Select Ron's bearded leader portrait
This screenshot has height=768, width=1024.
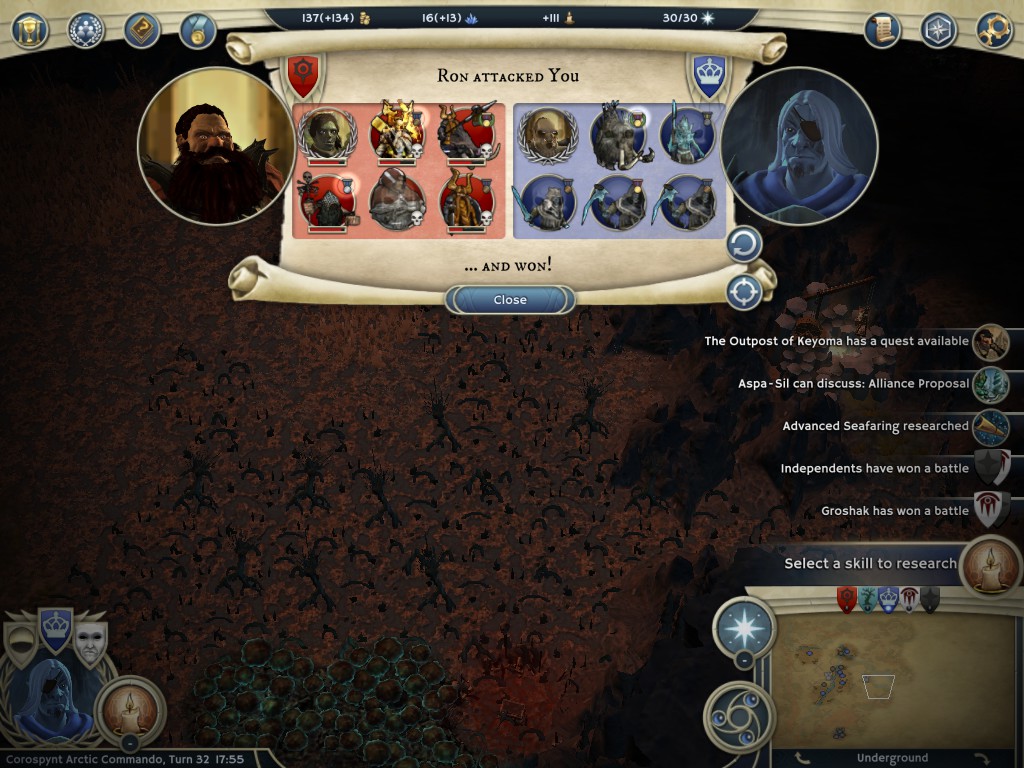(216, 146)
